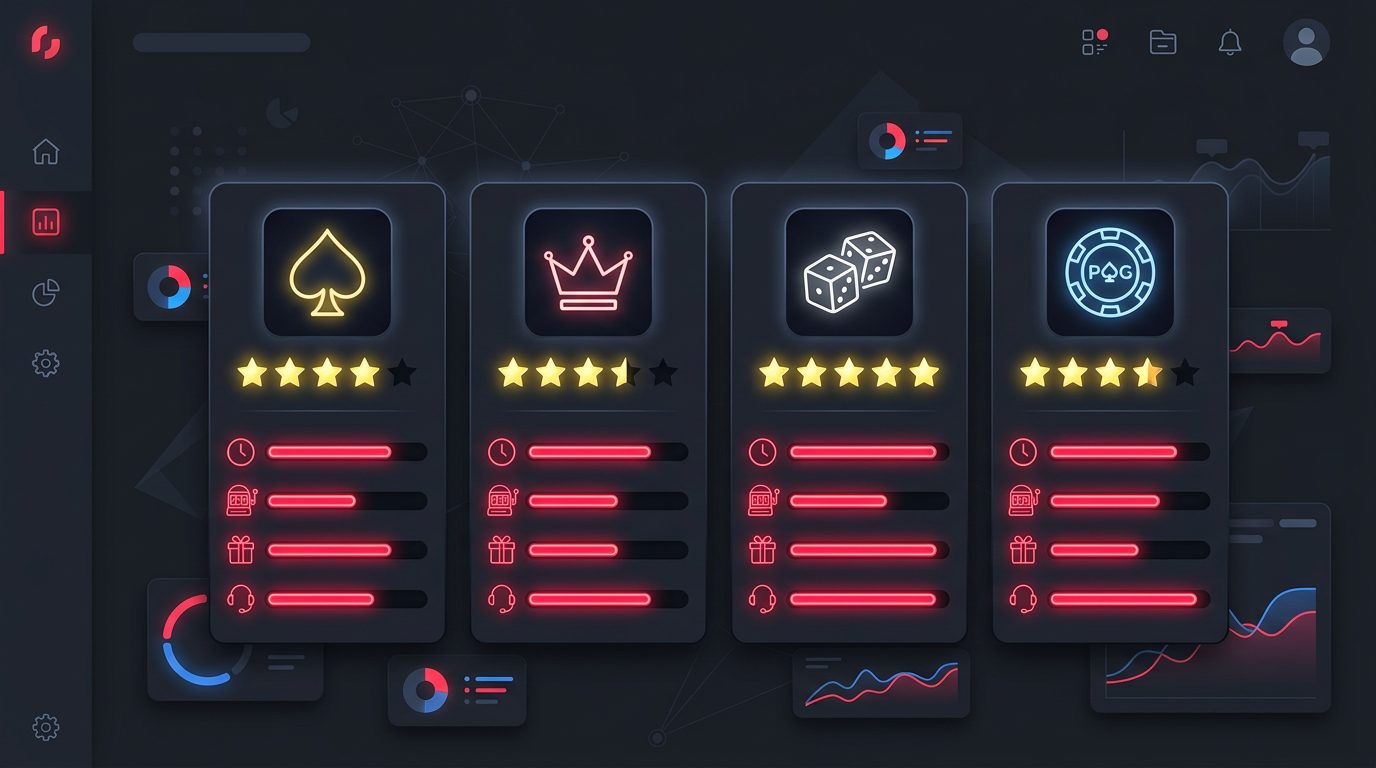
Task: Pick the blue poker chip card
Action: click(1110, 272)
